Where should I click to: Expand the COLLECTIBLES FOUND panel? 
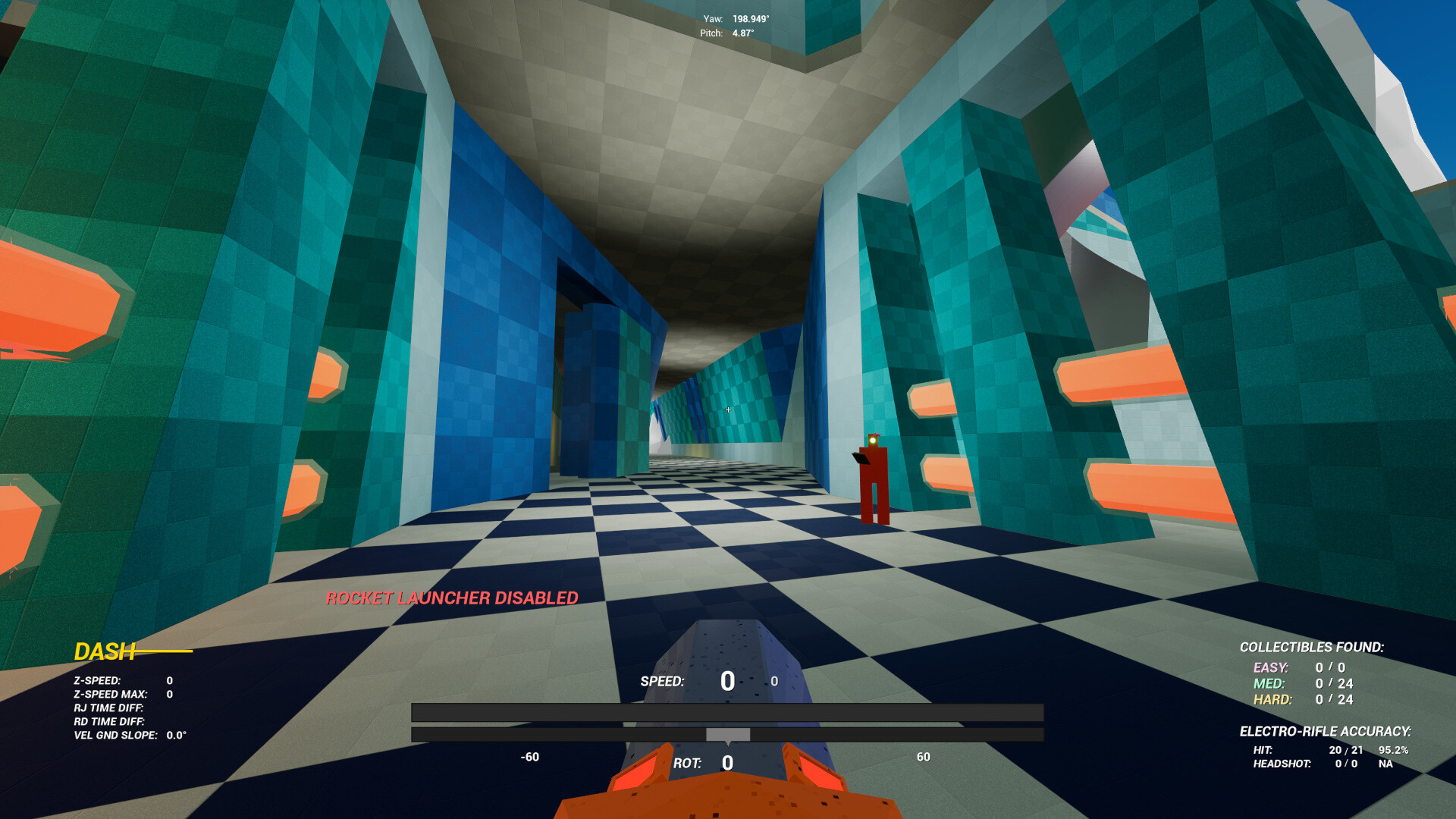pos(1313,648)
